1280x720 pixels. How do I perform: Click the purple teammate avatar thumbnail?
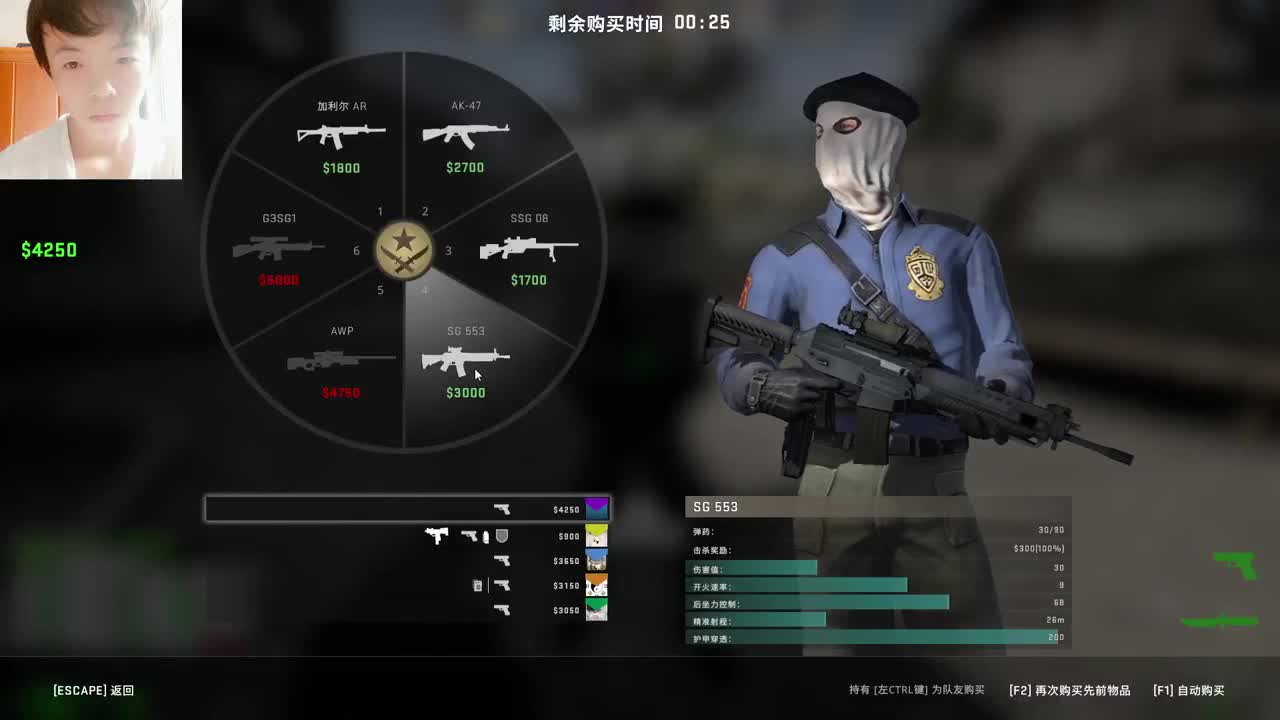click(596, 508)
